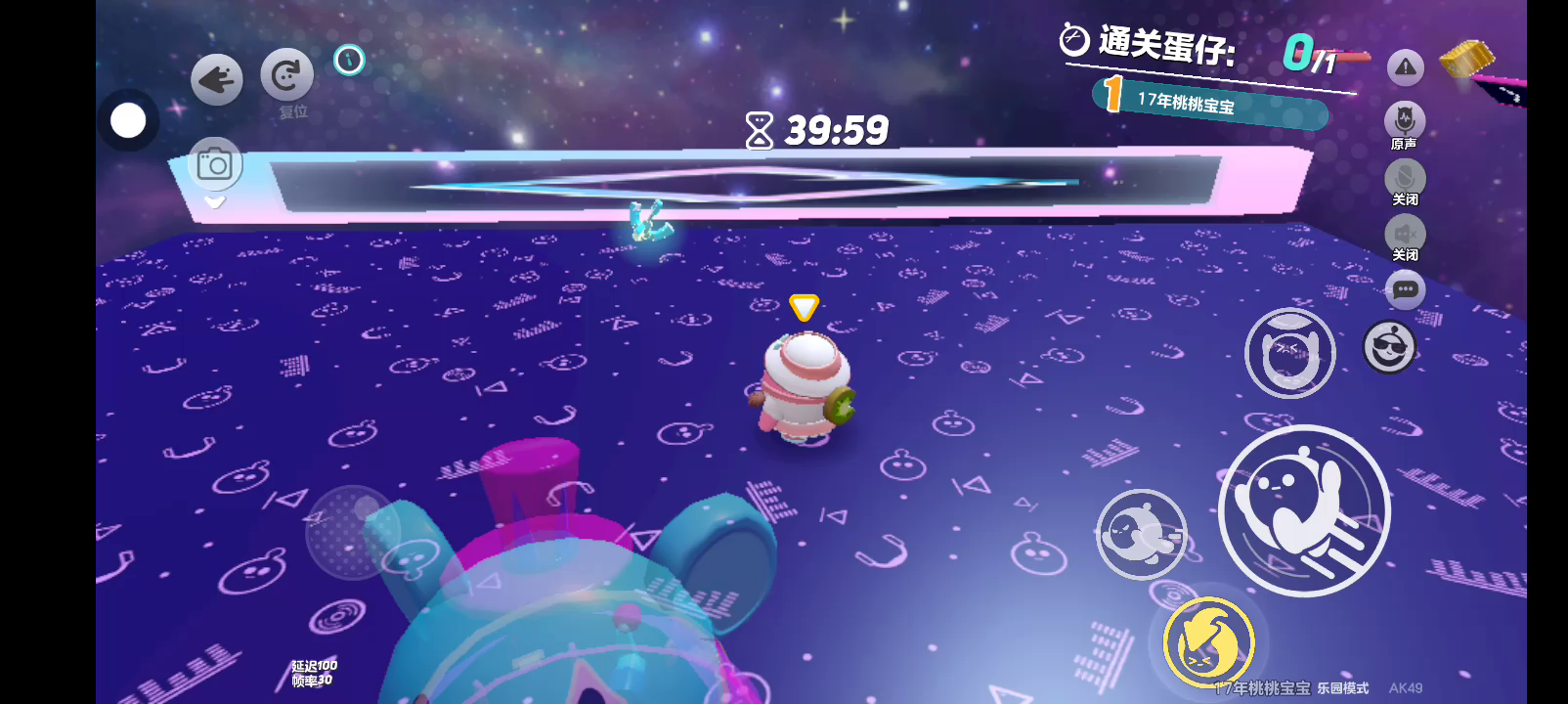Open the camera screenshot mode
The width and height of the screenshot is (1568, 704).
pyautogui.click(x=214, y=164)
